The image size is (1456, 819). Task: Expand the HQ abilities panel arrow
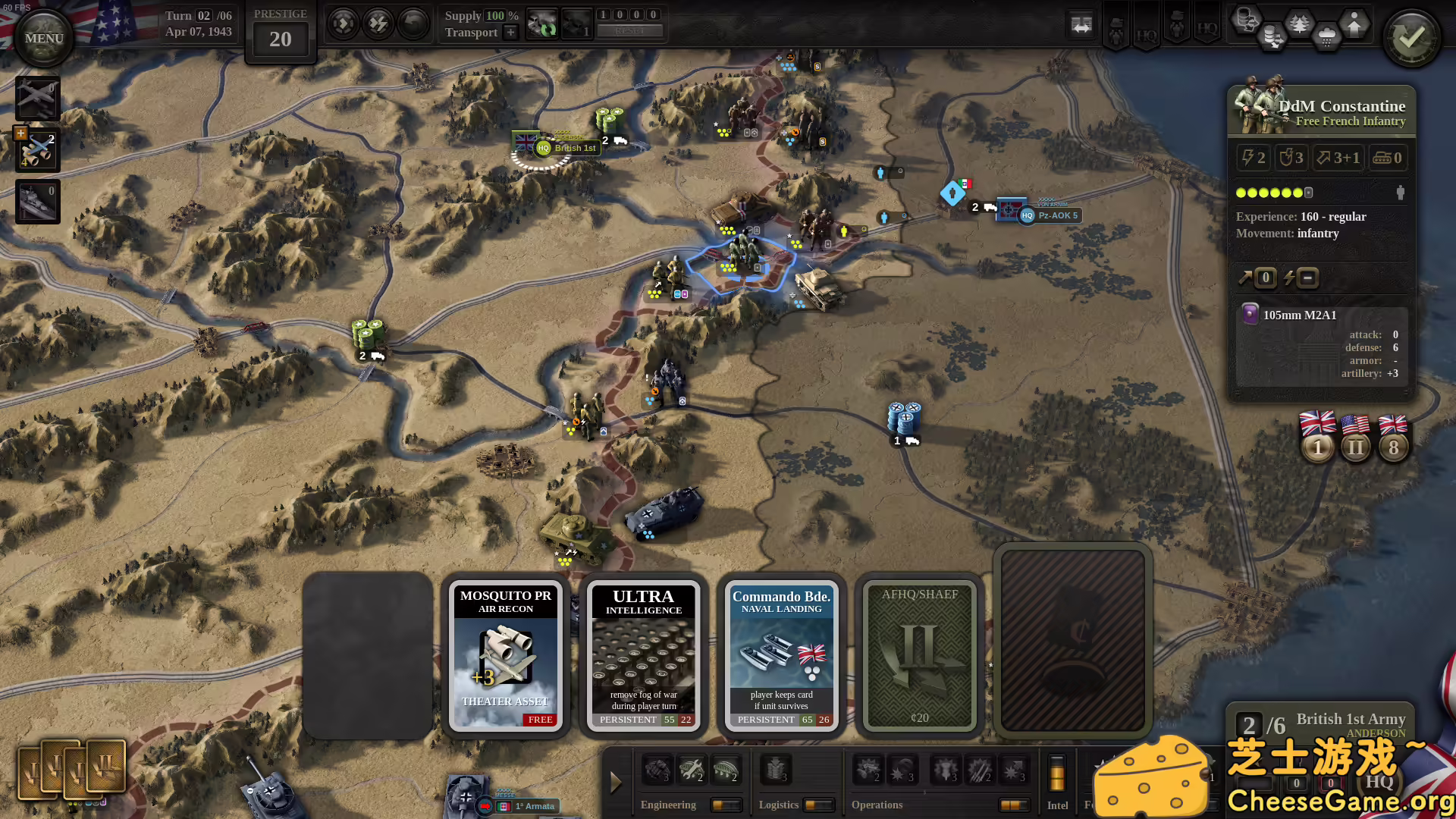[616, 782]
